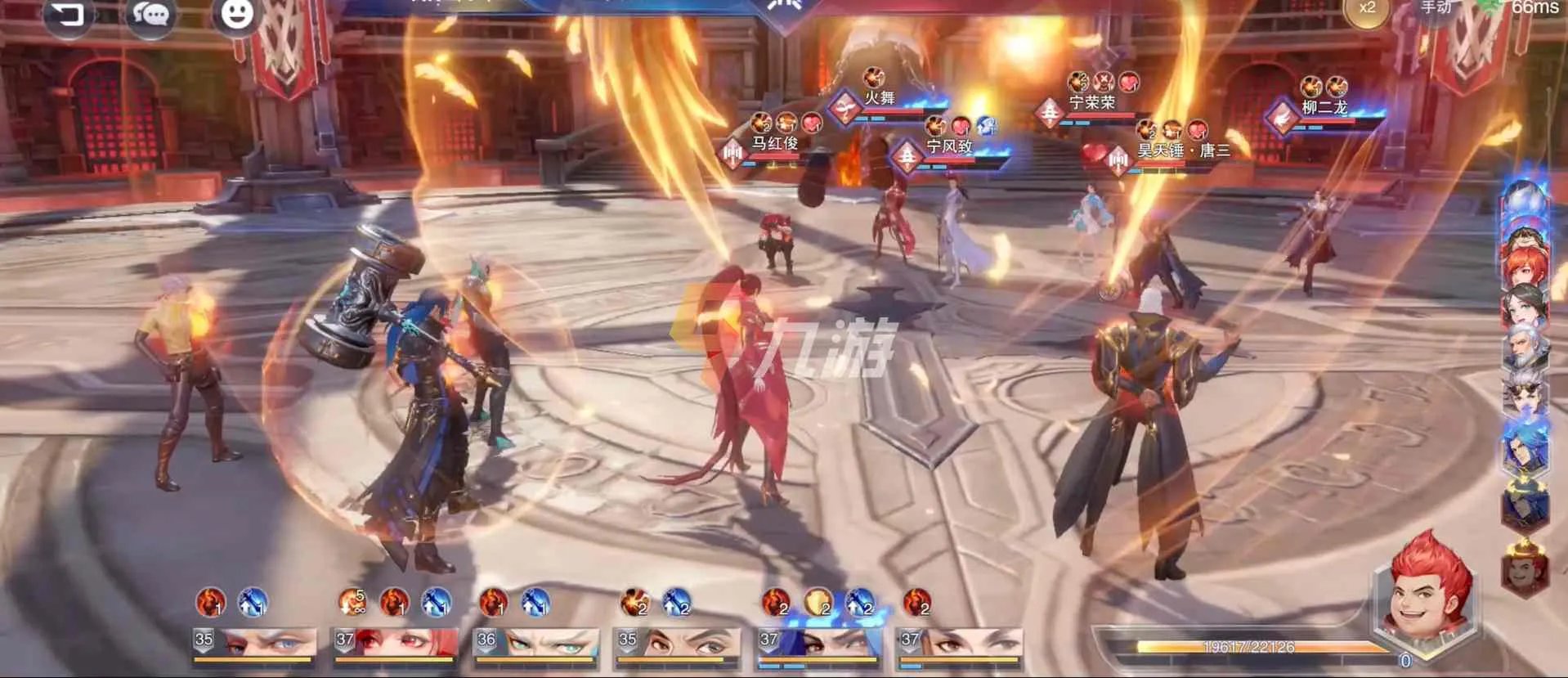Select the 火舞 enemy nameplate
Viewport: 1568px width, 678px height.
[x=880, y=99]
